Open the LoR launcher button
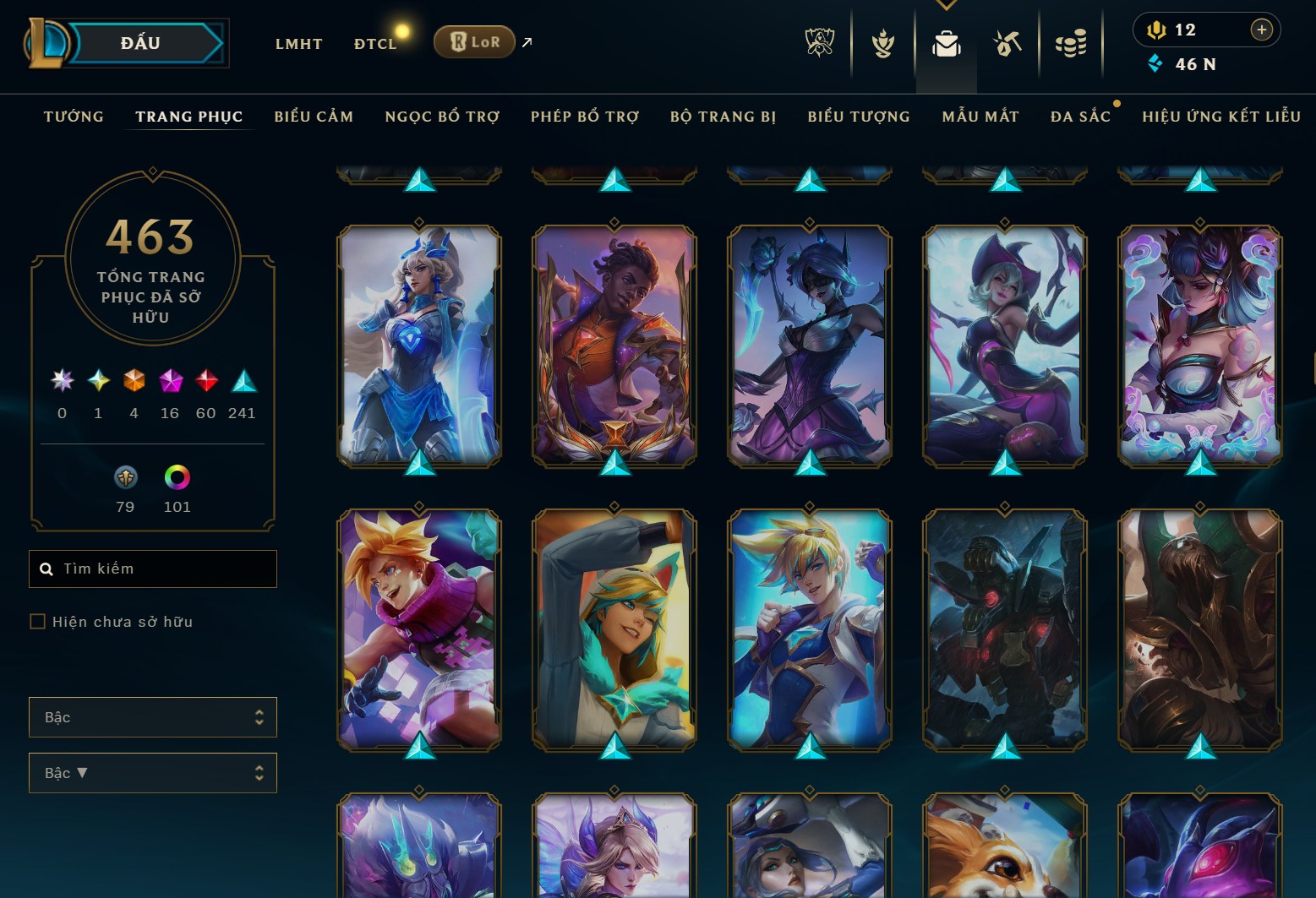The height and width of the screenshot is (898, 1316). tap(474, 41)
